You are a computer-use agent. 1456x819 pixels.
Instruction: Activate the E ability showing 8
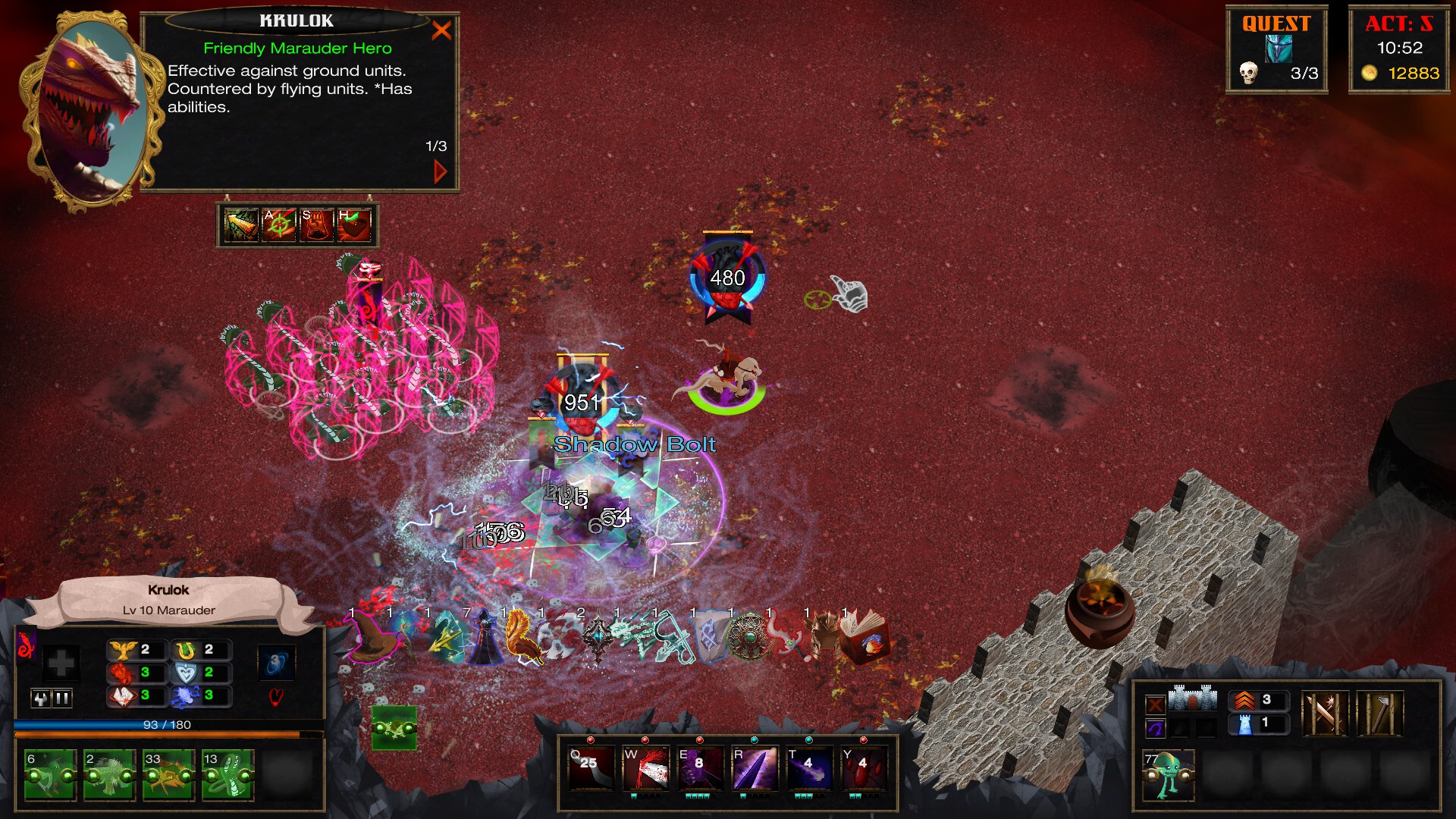[x=700, y=768]
